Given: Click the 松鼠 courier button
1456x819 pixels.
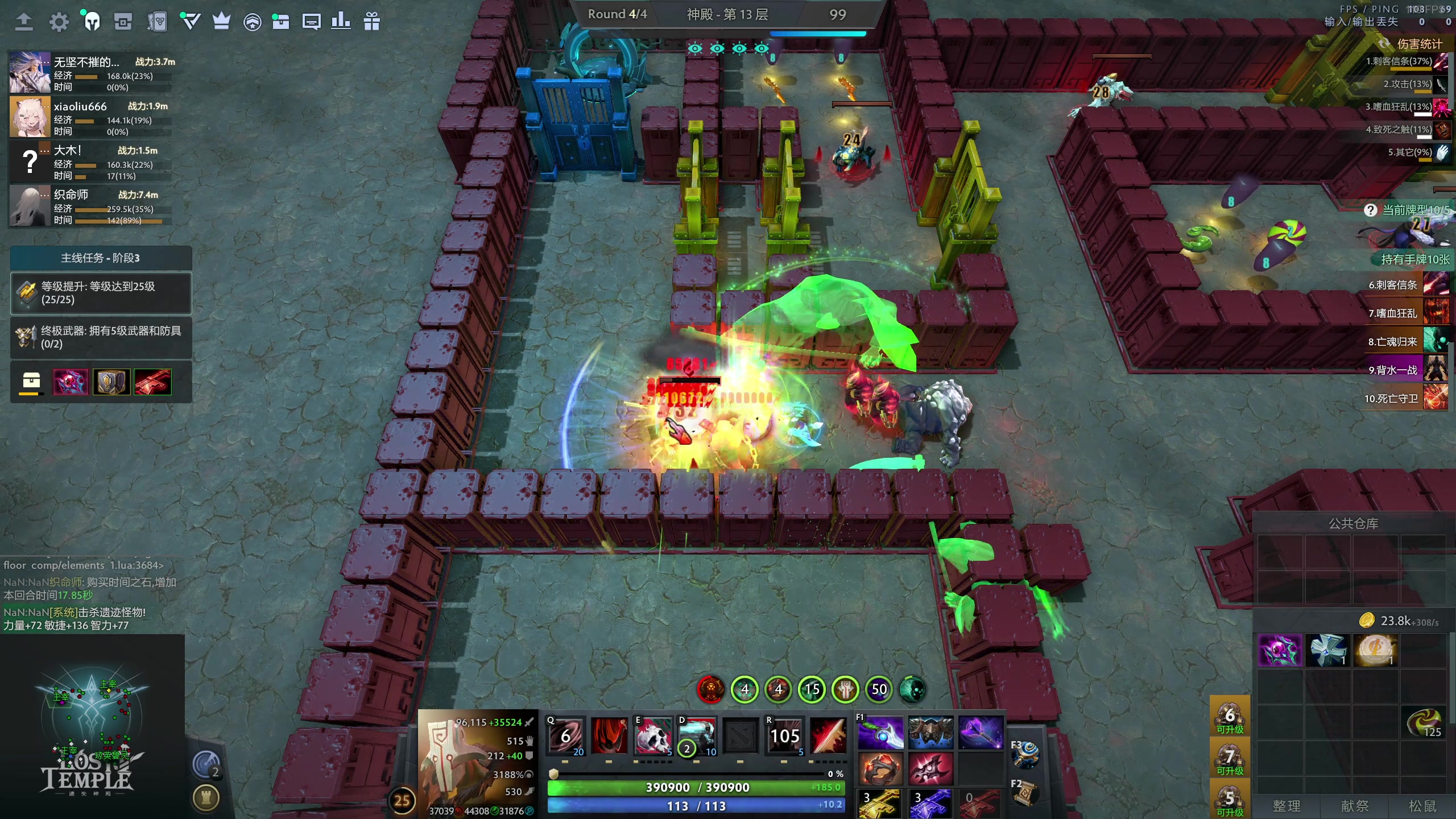Looking at the screenshot, I should [x=1422, y=806].
